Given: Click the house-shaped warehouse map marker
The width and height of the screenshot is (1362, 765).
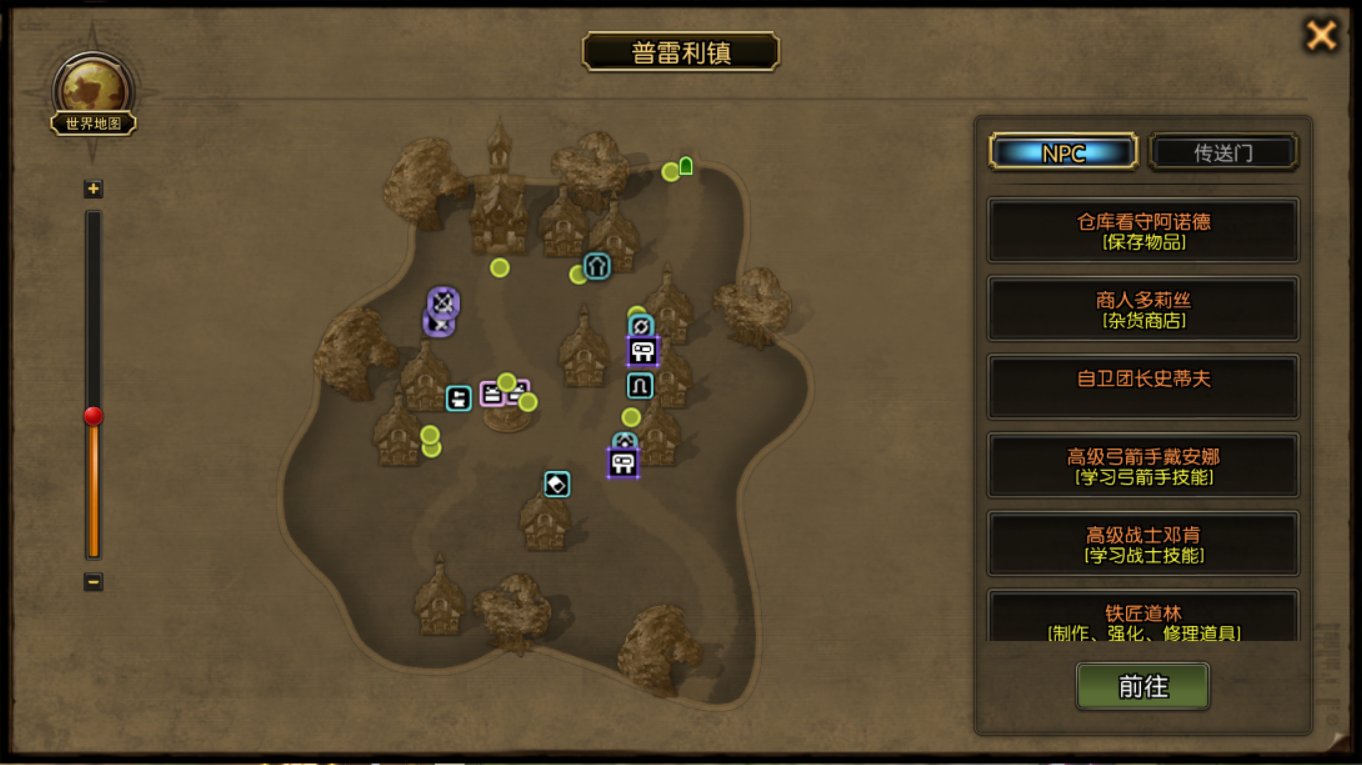Looking at the screenshot, I should click(597, 266).
